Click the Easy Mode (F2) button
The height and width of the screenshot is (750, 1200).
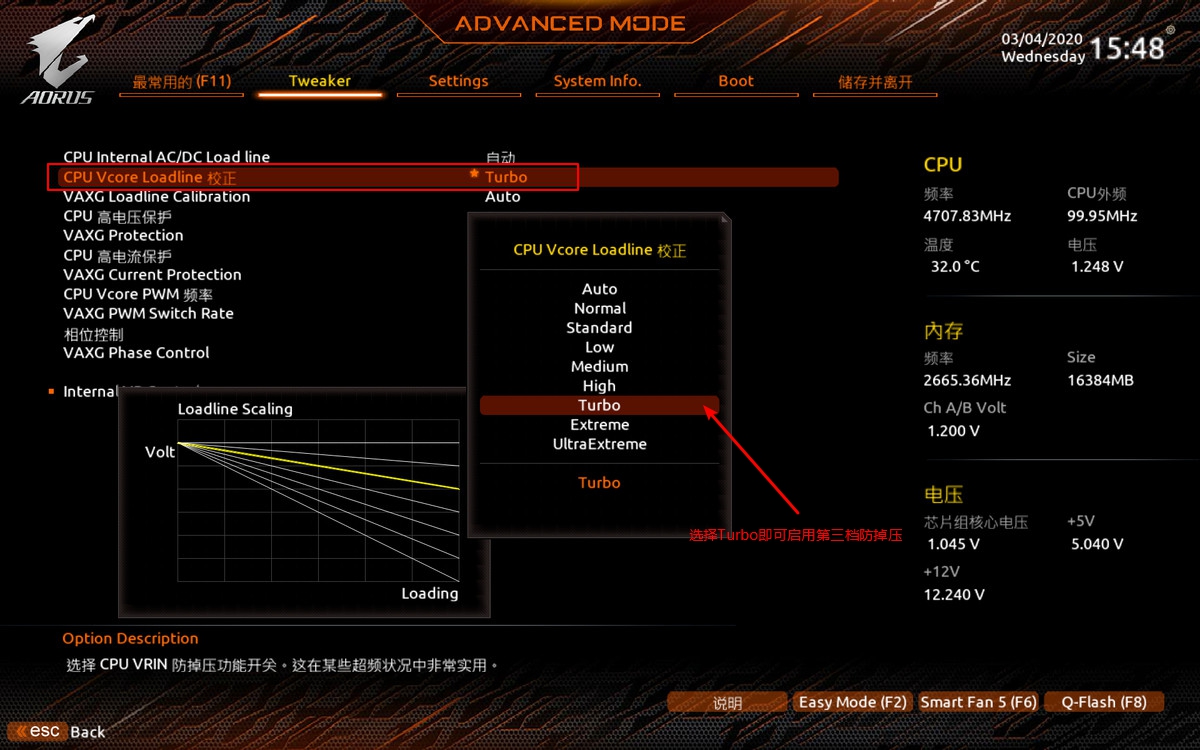coord(852,702)
